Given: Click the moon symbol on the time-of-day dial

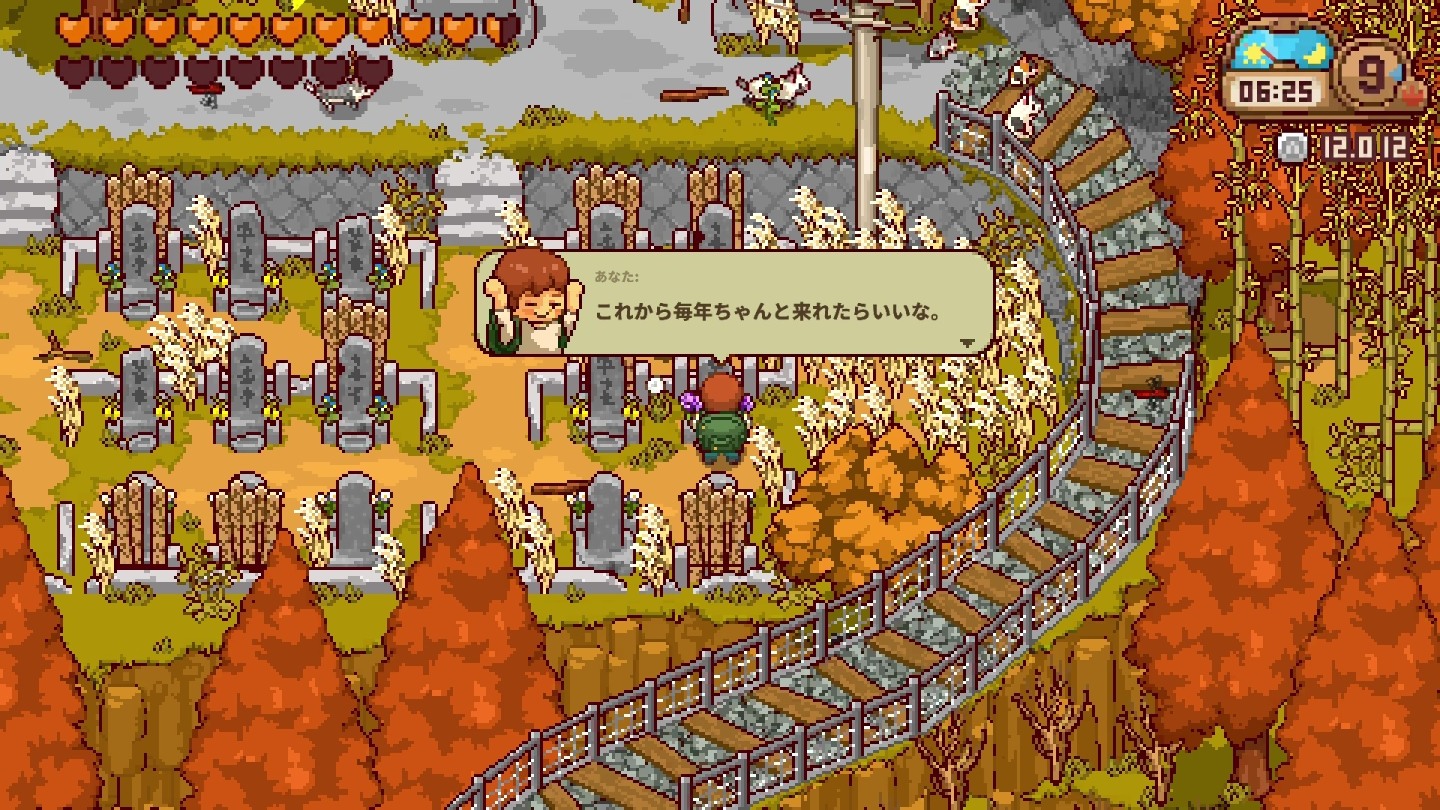Looking at the screenshot, I should tap(1314, 52).
